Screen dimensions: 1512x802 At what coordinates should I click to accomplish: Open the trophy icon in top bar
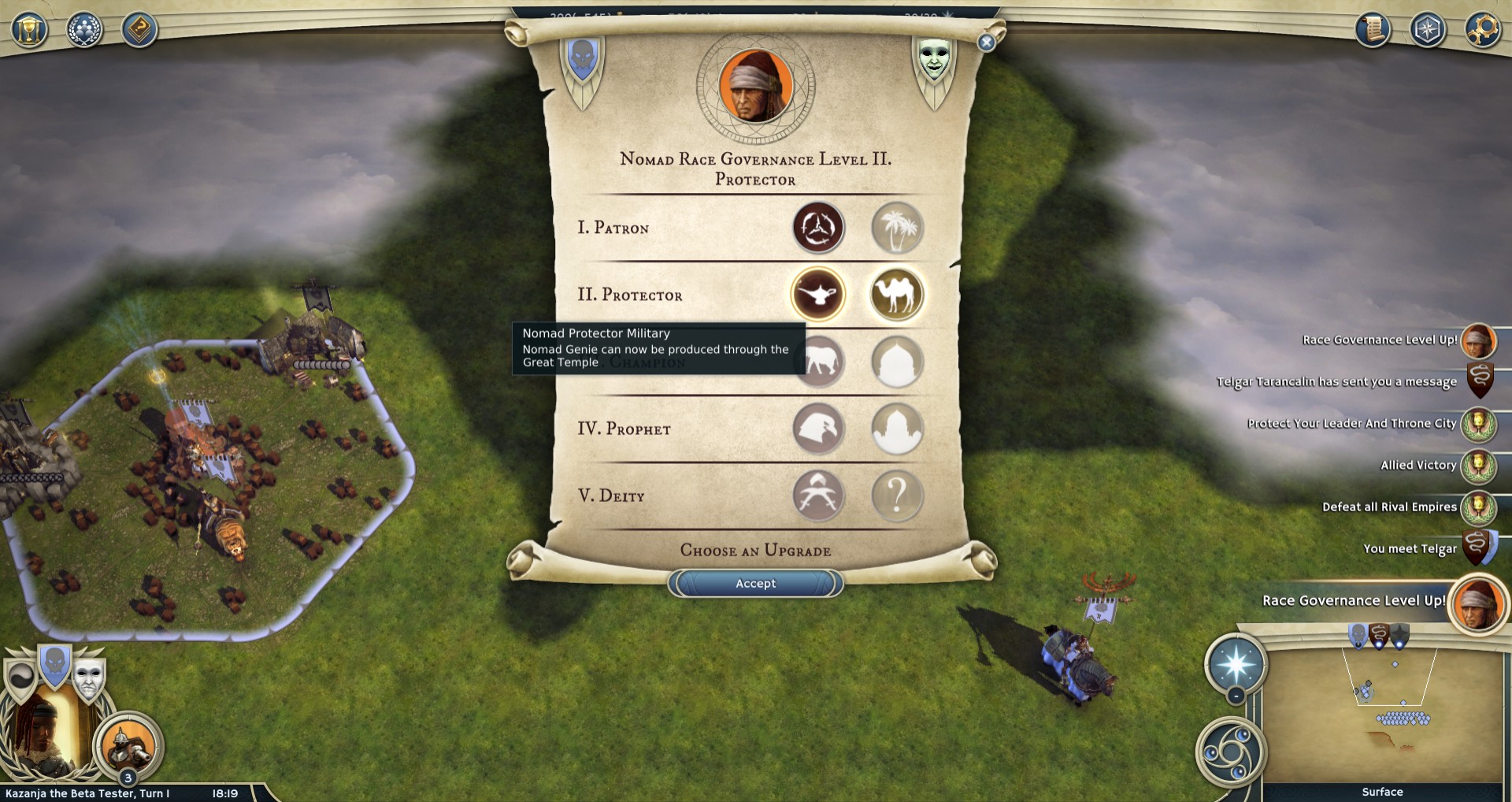point(30,30)
